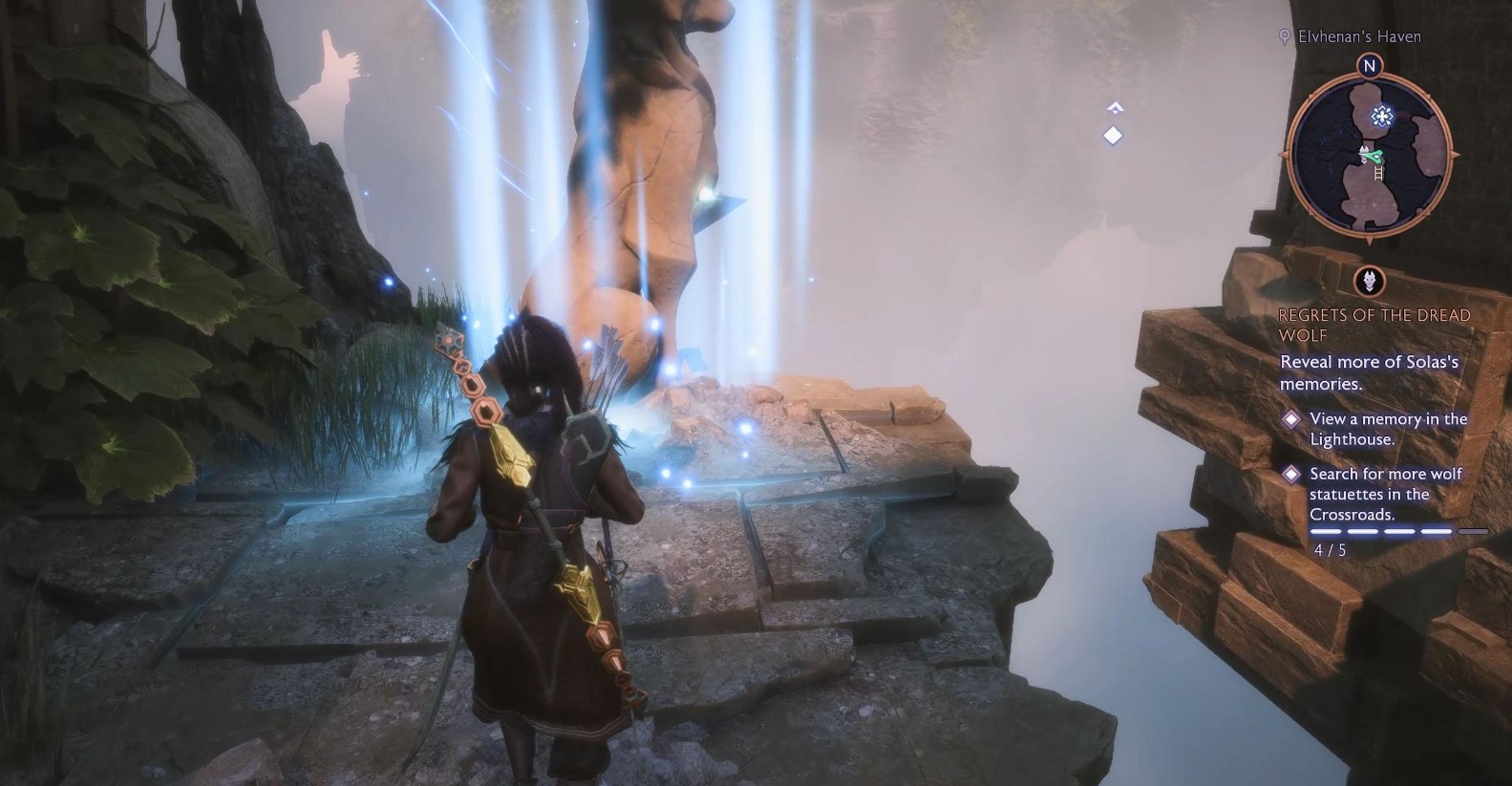The width and height of the screenshot is (1512, 786).
Task: Select the blue flower marker on the minimap
Action: pos(1381,117)
